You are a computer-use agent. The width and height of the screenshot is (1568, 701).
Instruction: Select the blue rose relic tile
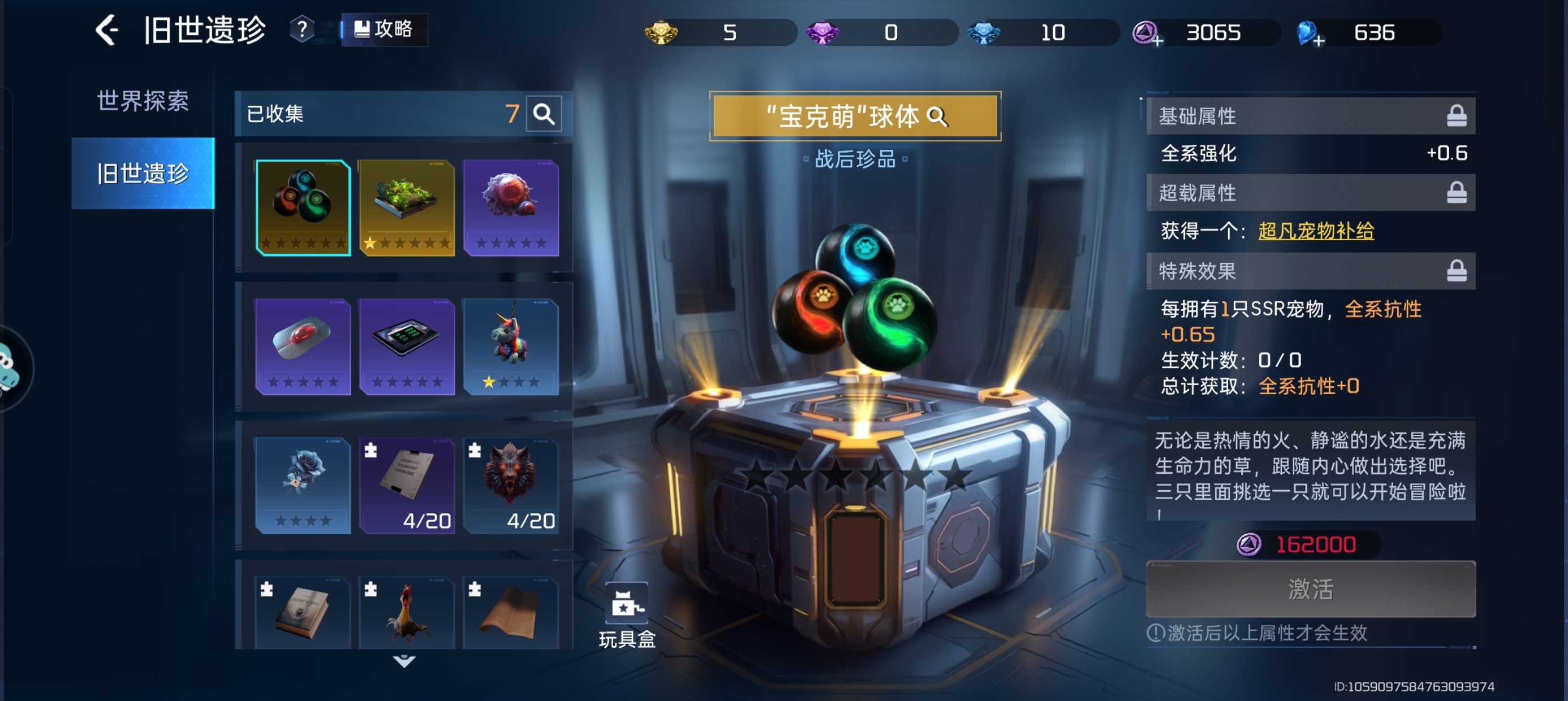pos(303,485)
